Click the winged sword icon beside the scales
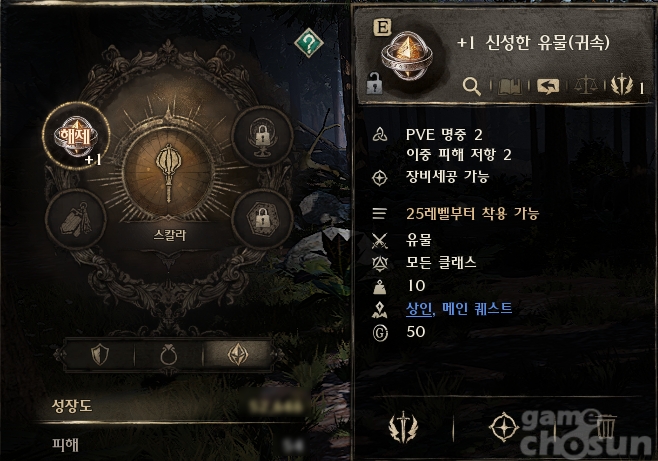Image resolution: width=658 pixels, height=461 pixels. [x=621, y=86]
